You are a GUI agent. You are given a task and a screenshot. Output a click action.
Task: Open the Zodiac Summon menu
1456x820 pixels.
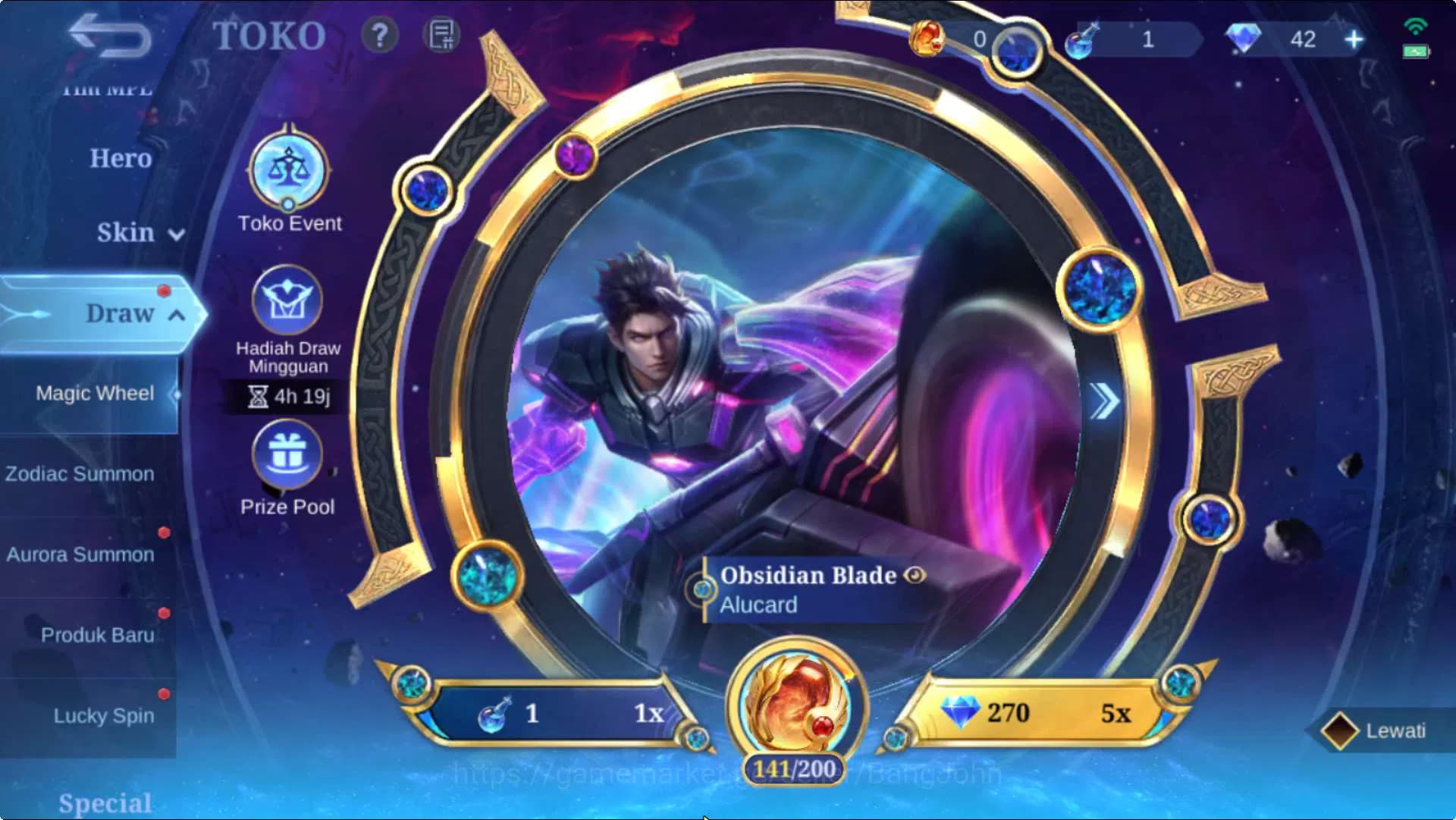point(80,473)
